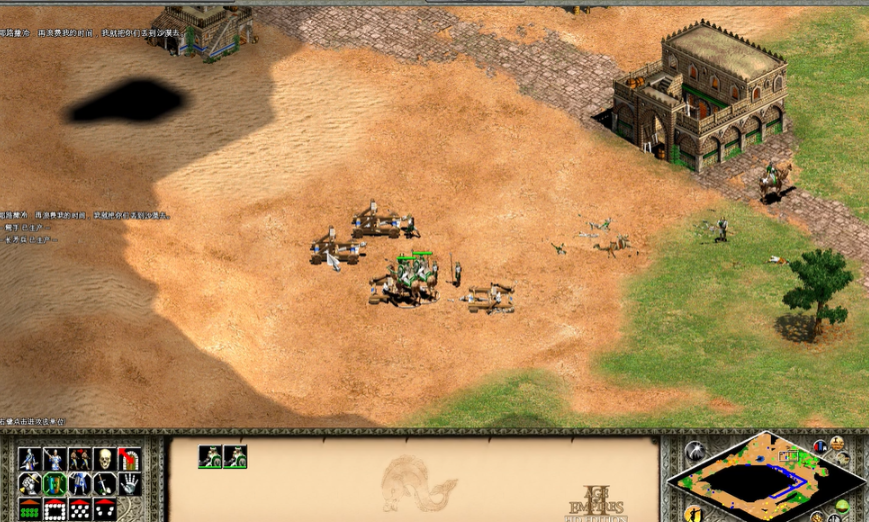869x522 pixels.
Task: Click the skull icon to delete units
Action: coord(105,459)
